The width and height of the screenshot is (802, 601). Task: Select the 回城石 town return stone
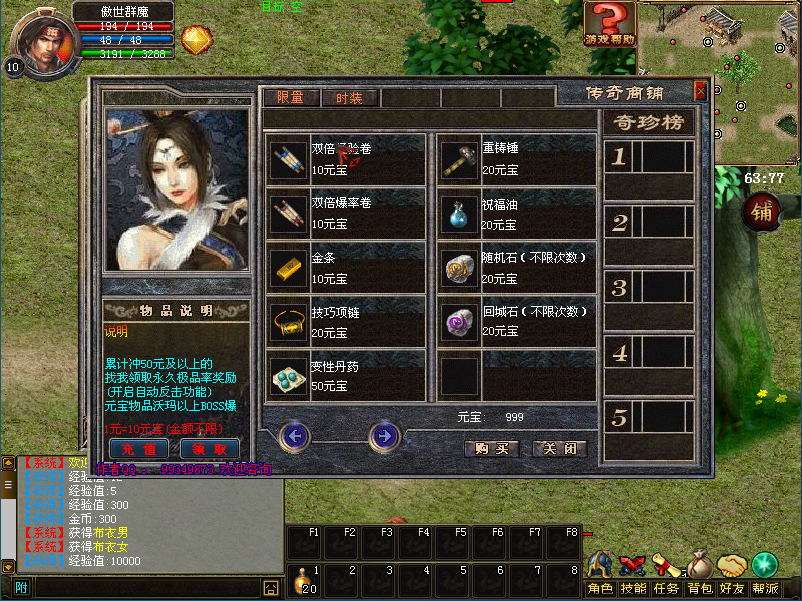pos(460,322)
